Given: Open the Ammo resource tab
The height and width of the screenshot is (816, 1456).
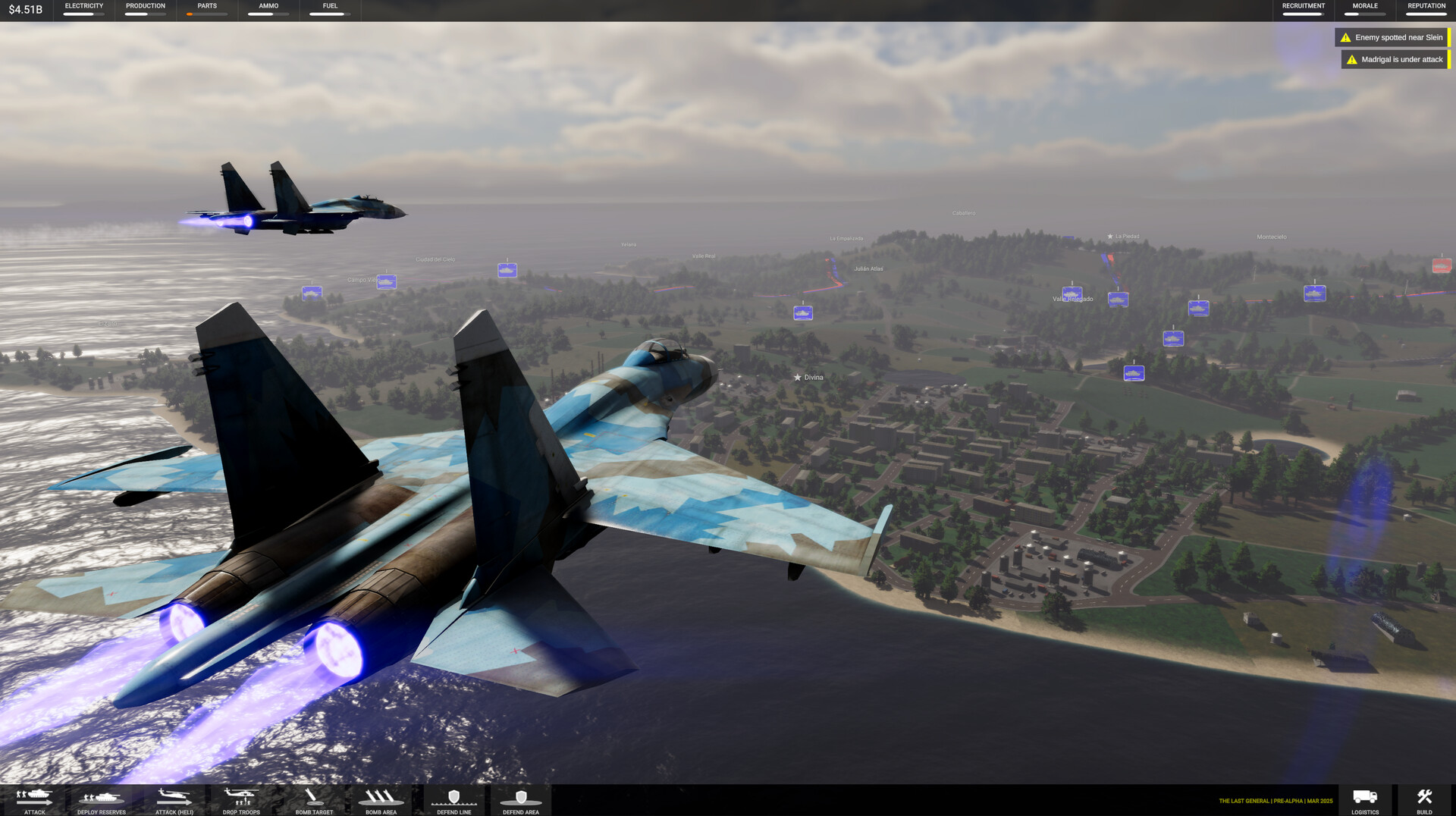Looking at the screenshot, I should [267, 11].
